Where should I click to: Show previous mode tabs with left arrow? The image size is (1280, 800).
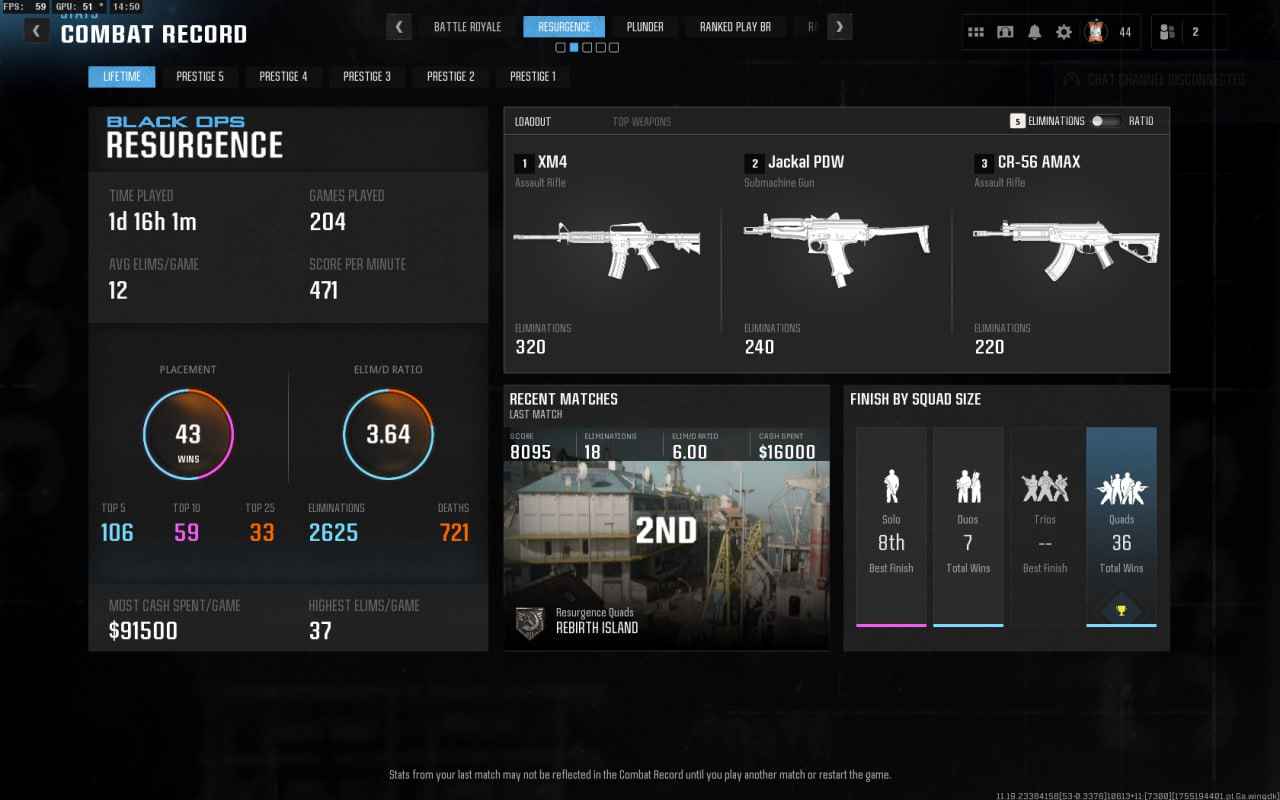pyautogui.click(x=399, y=27)
